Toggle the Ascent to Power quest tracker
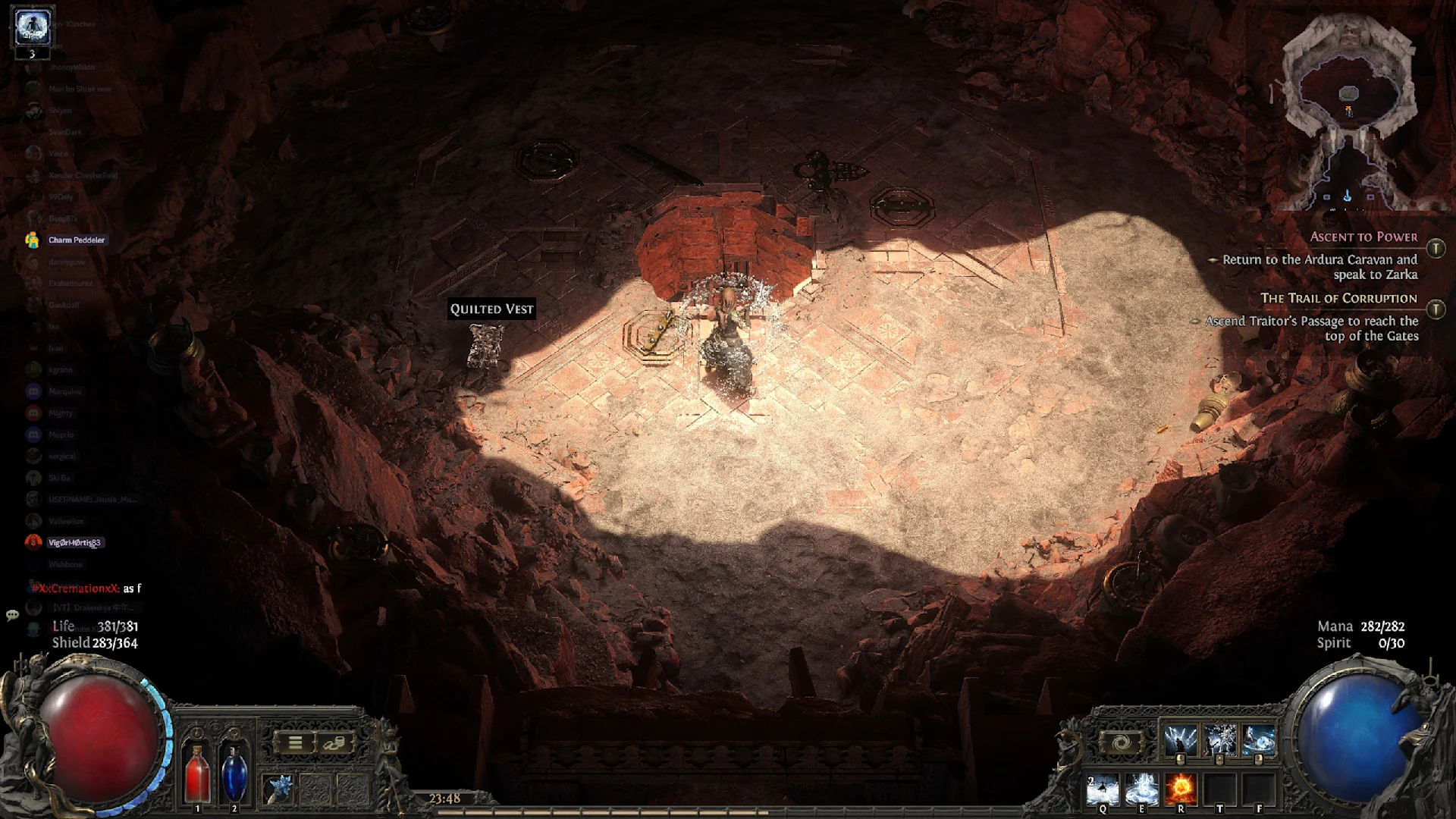Image resolution: width=1456 pixels, height=819 pixels. tap(1436, 249)
